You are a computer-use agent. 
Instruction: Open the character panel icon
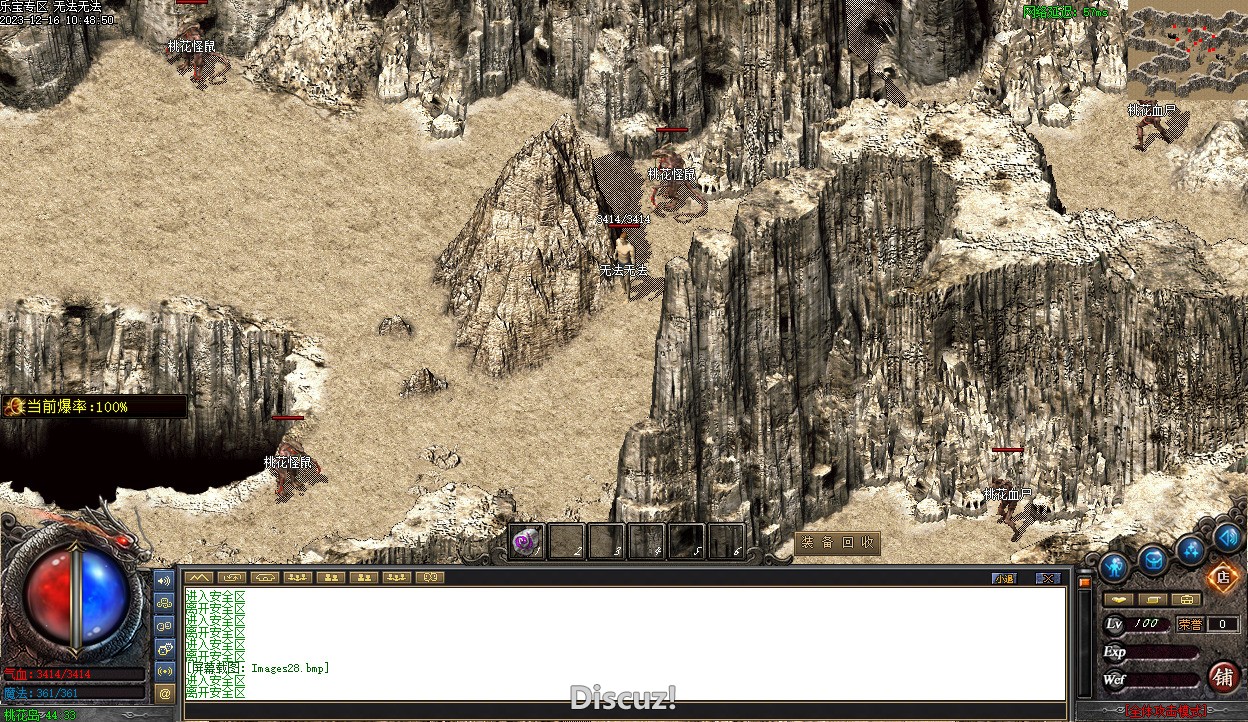click(1114, 567)
